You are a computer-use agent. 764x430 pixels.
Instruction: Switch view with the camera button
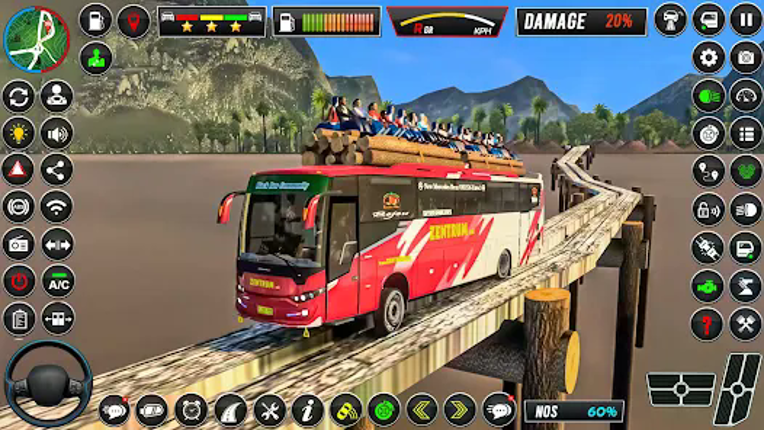click(x=746, y=57)
